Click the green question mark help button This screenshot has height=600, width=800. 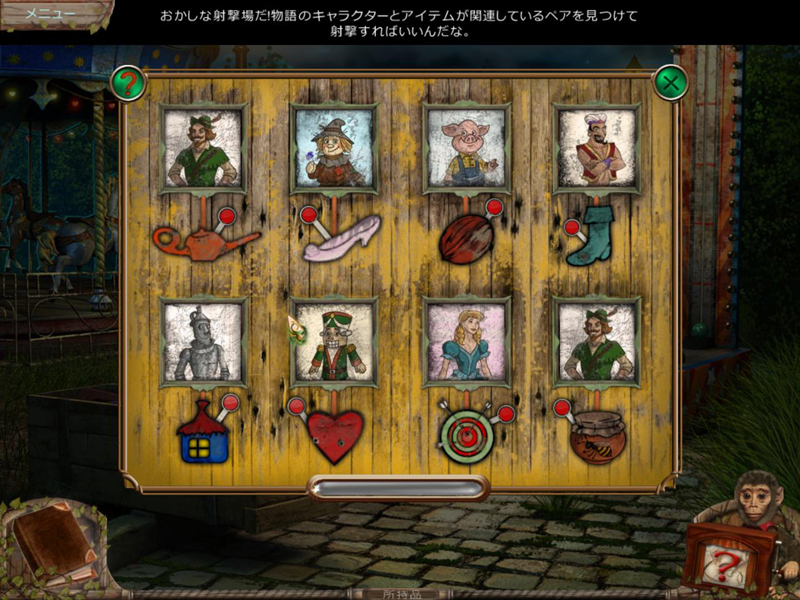tap(127, 82)
